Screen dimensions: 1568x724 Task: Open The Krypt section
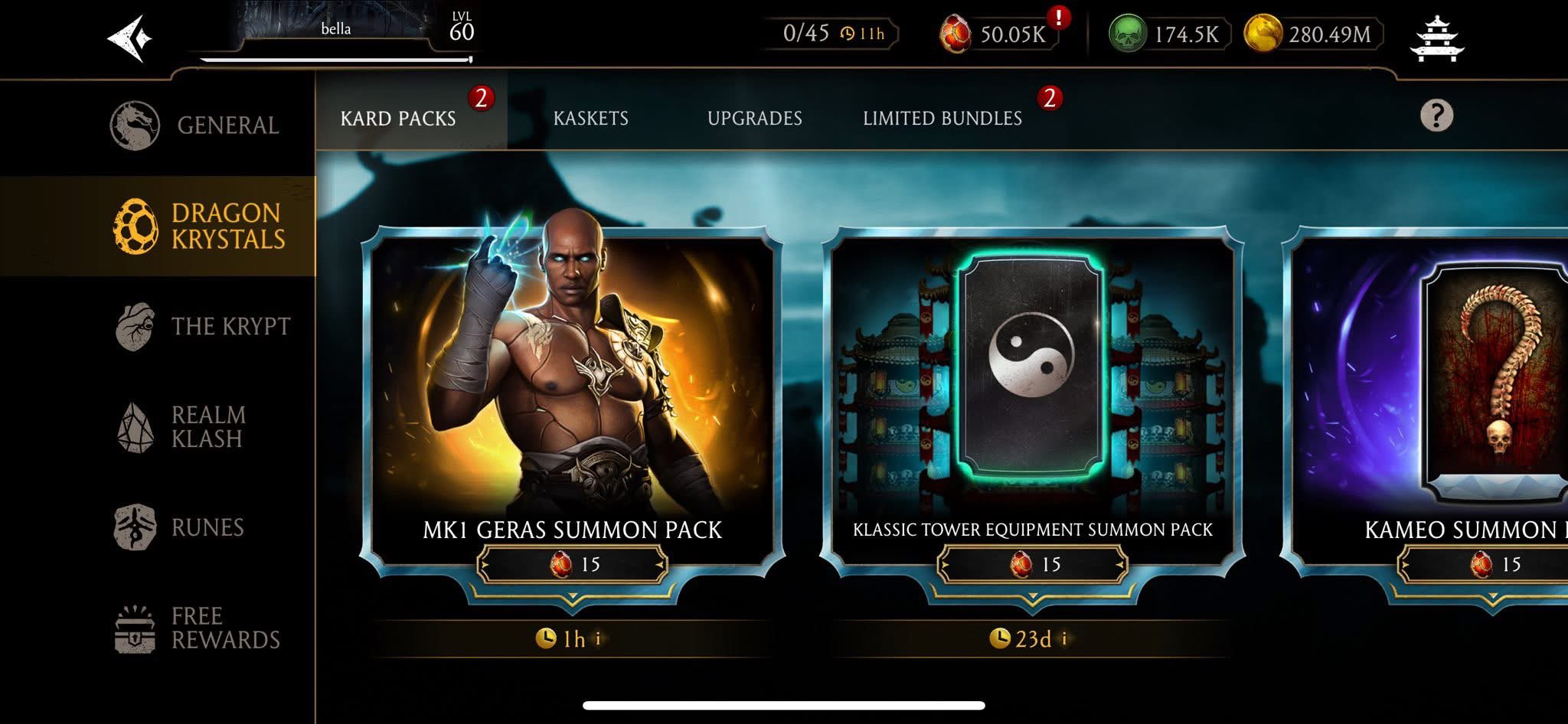203,326
